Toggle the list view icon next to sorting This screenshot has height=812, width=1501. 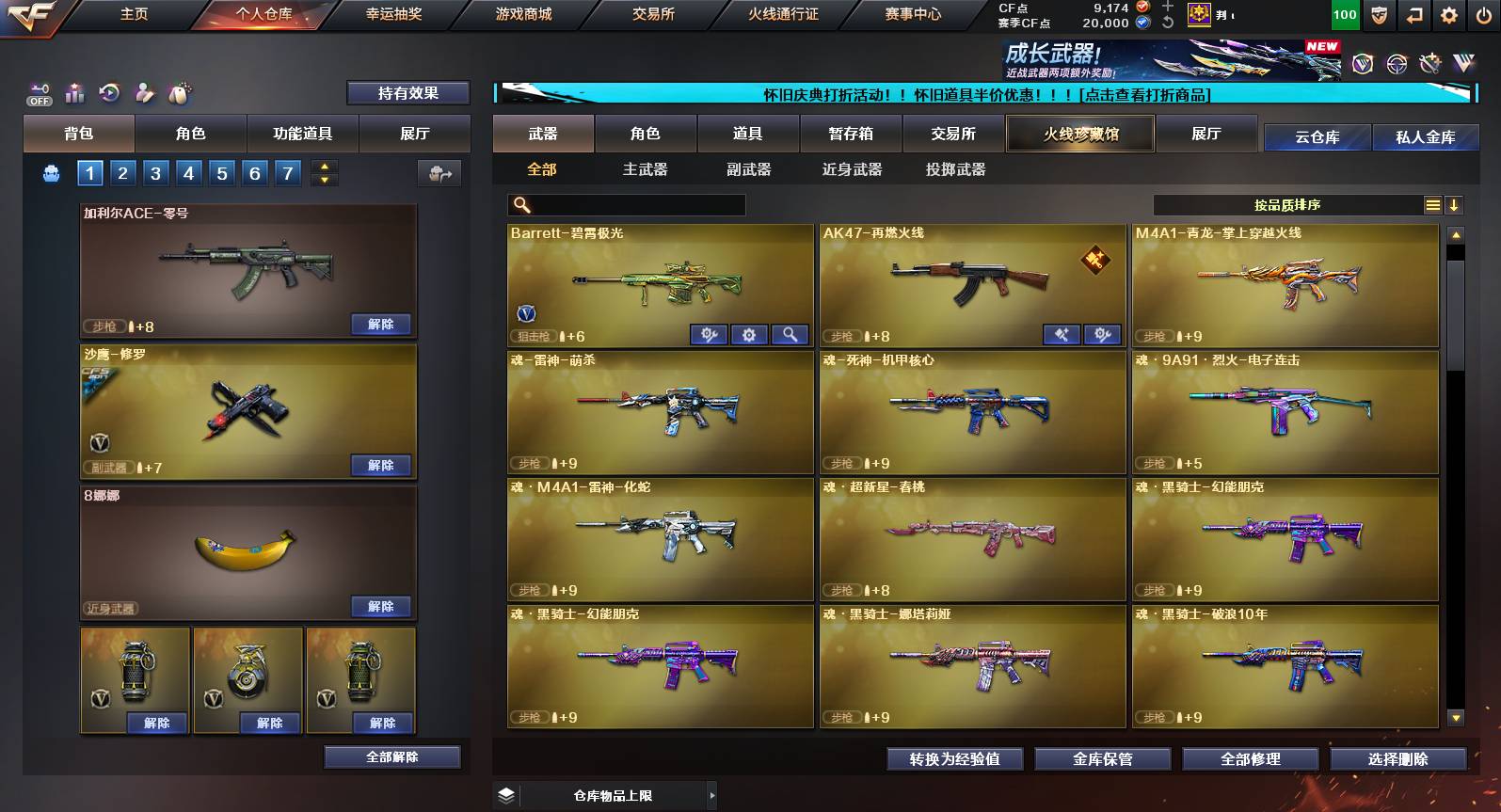pyautogui.click(x=1431, y=204)
